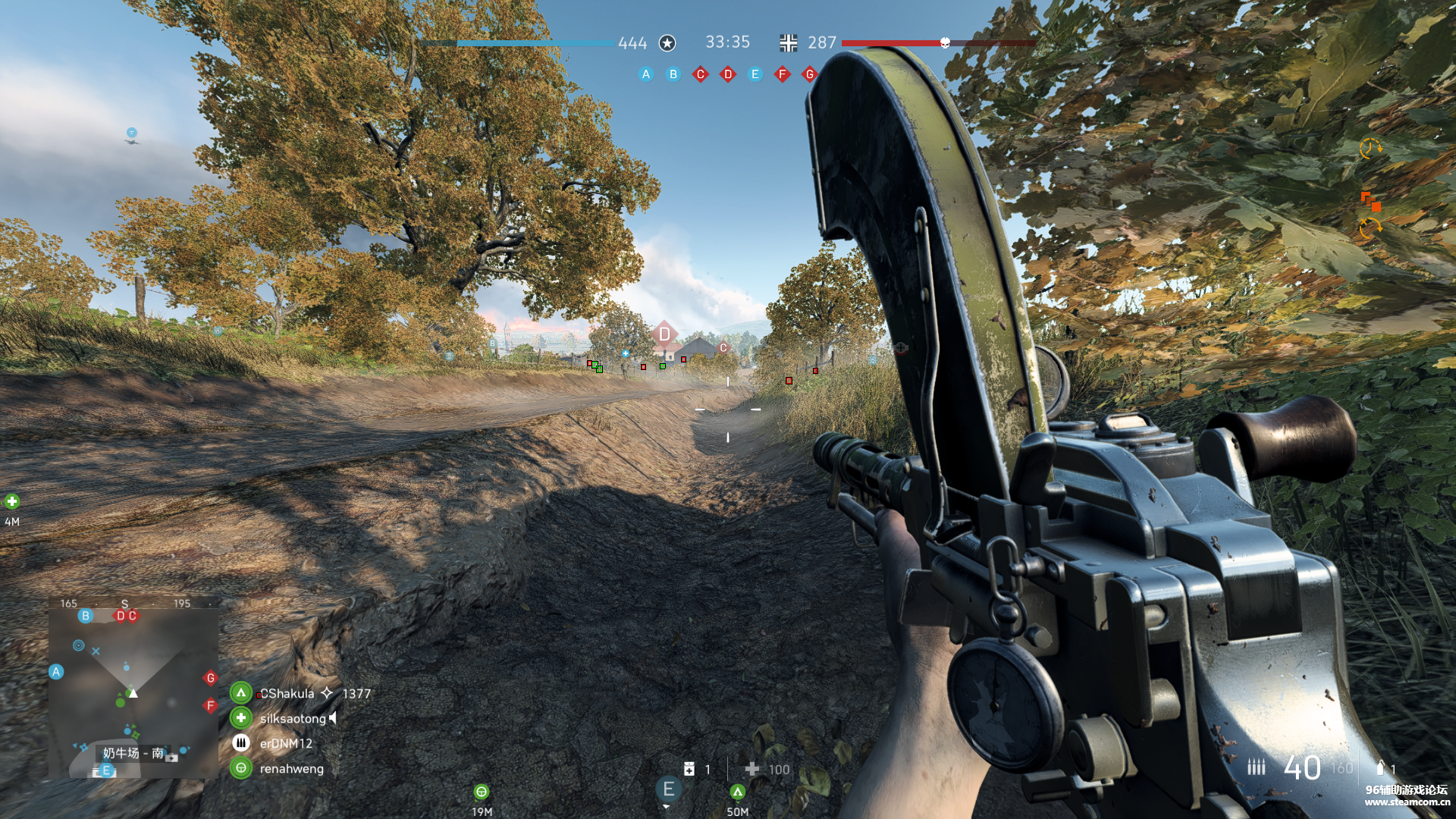The image size is (1456, 819).
Task: Click the red C flag in the top bar
Action: [x=701, y=74]
